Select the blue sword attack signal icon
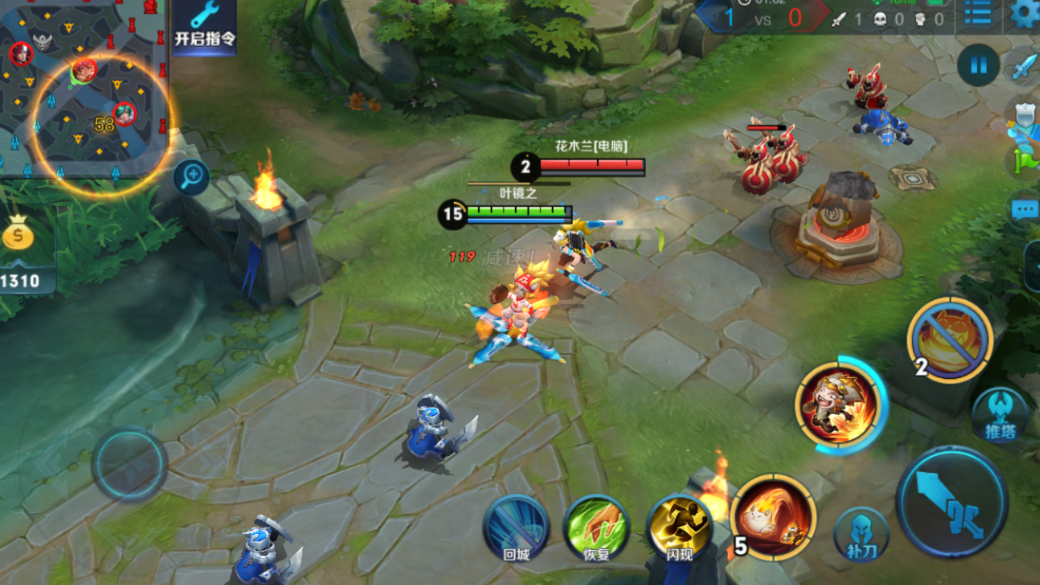This screenshot has width=1040, height=585. tap(1025, 67)
